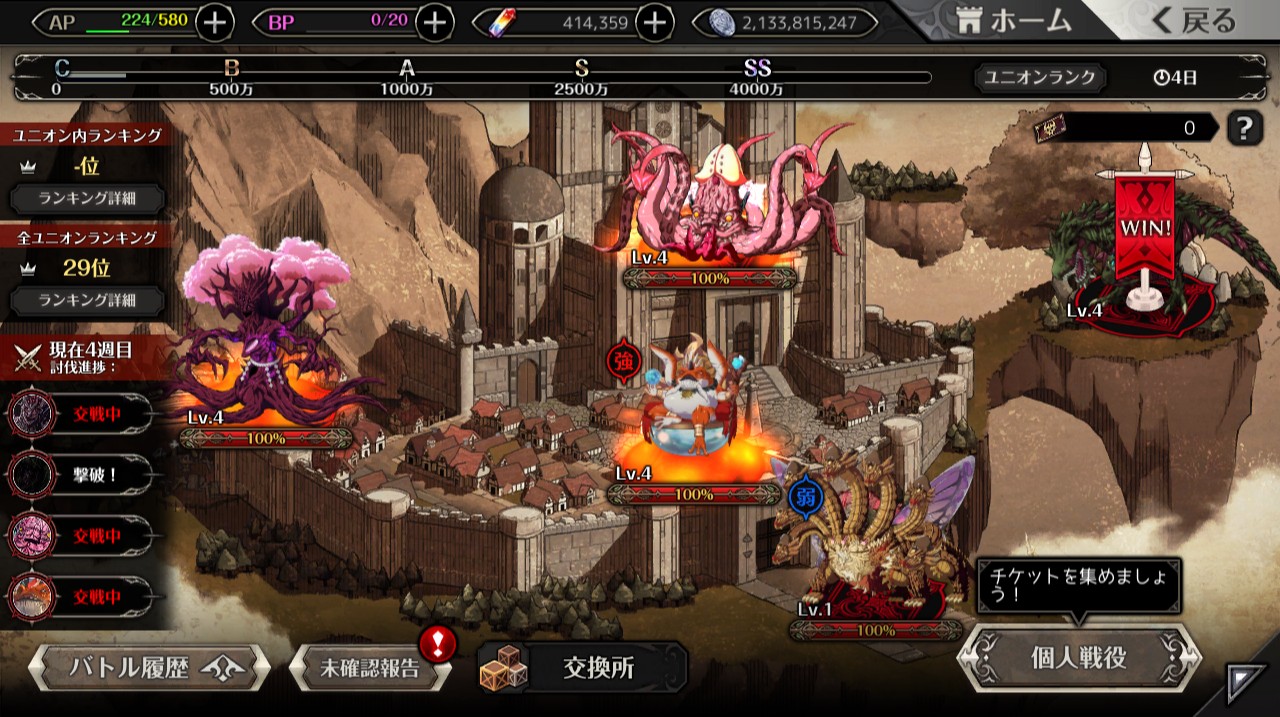Select the 撃破！ defeated boss entry
The width and height of the screenshot is (1280, 717).
click(x=80, y=475)
